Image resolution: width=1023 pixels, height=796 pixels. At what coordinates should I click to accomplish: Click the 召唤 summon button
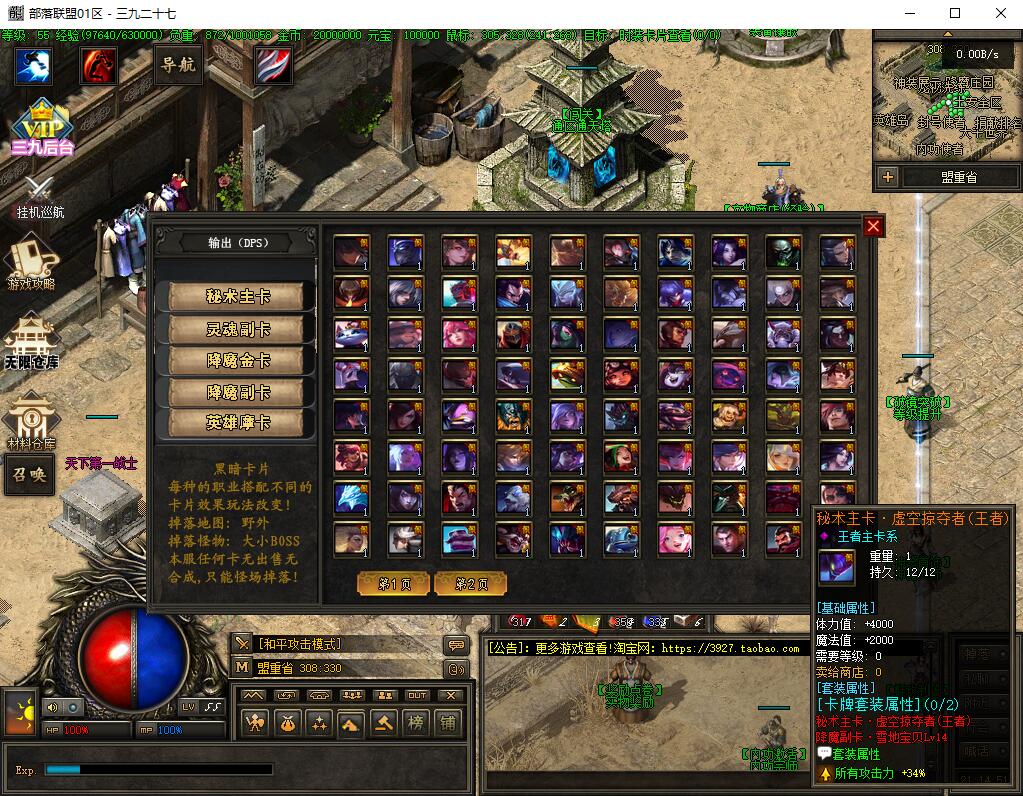(x=29, y=474)
